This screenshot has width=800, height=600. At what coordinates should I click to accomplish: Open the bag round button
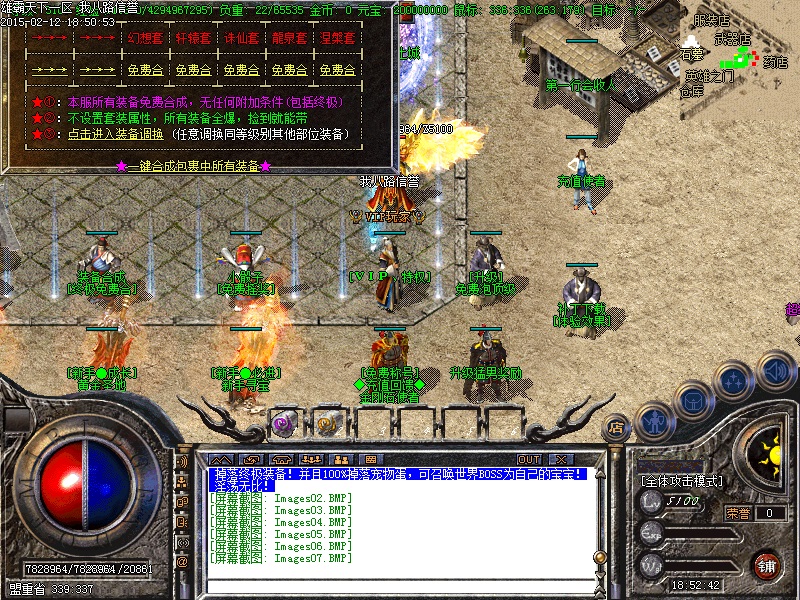pyautogui.click(x=692, y=400)
